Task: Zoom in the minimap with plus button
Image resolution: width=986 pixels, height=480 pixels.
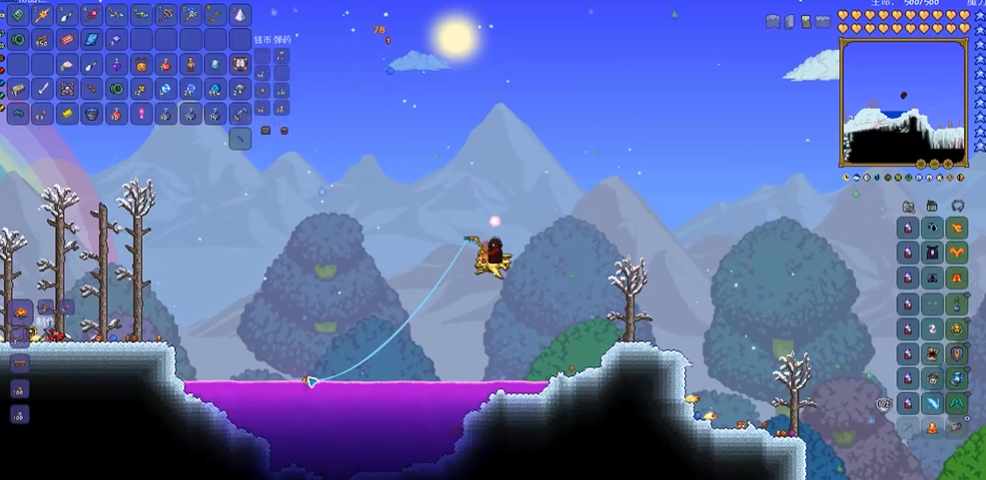Action: (x=947, y=163)
